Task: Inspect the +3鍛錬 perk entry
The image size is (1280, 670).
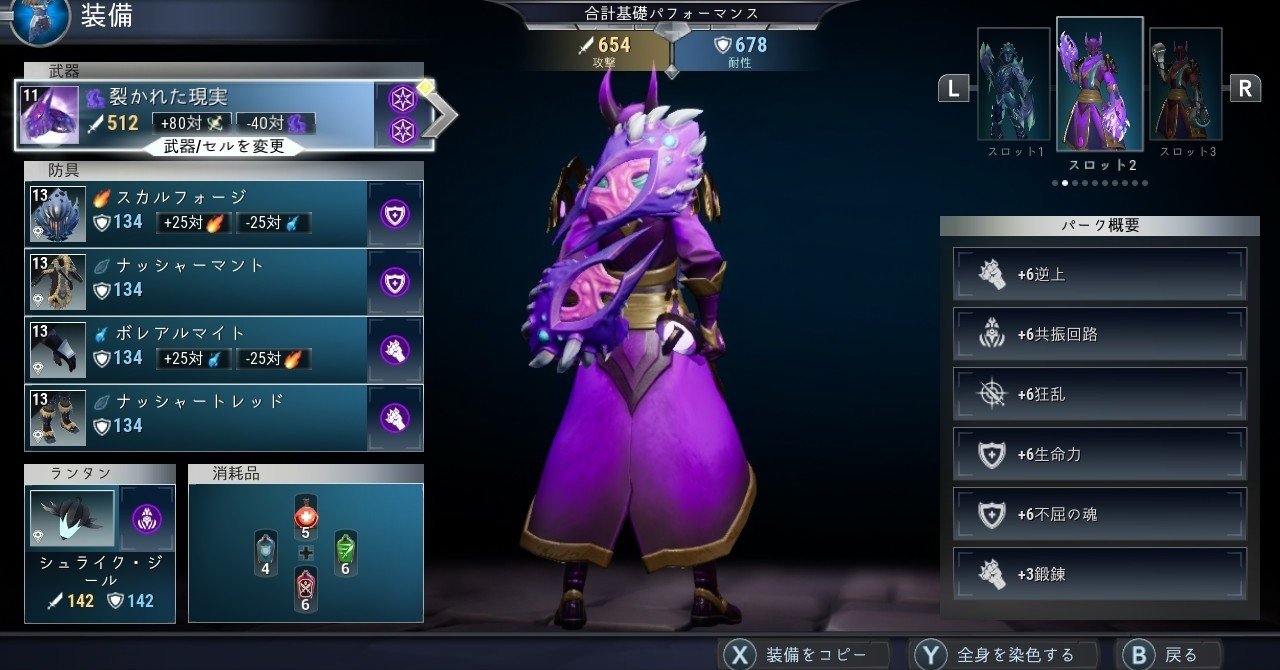Action: coord(1100,574)
